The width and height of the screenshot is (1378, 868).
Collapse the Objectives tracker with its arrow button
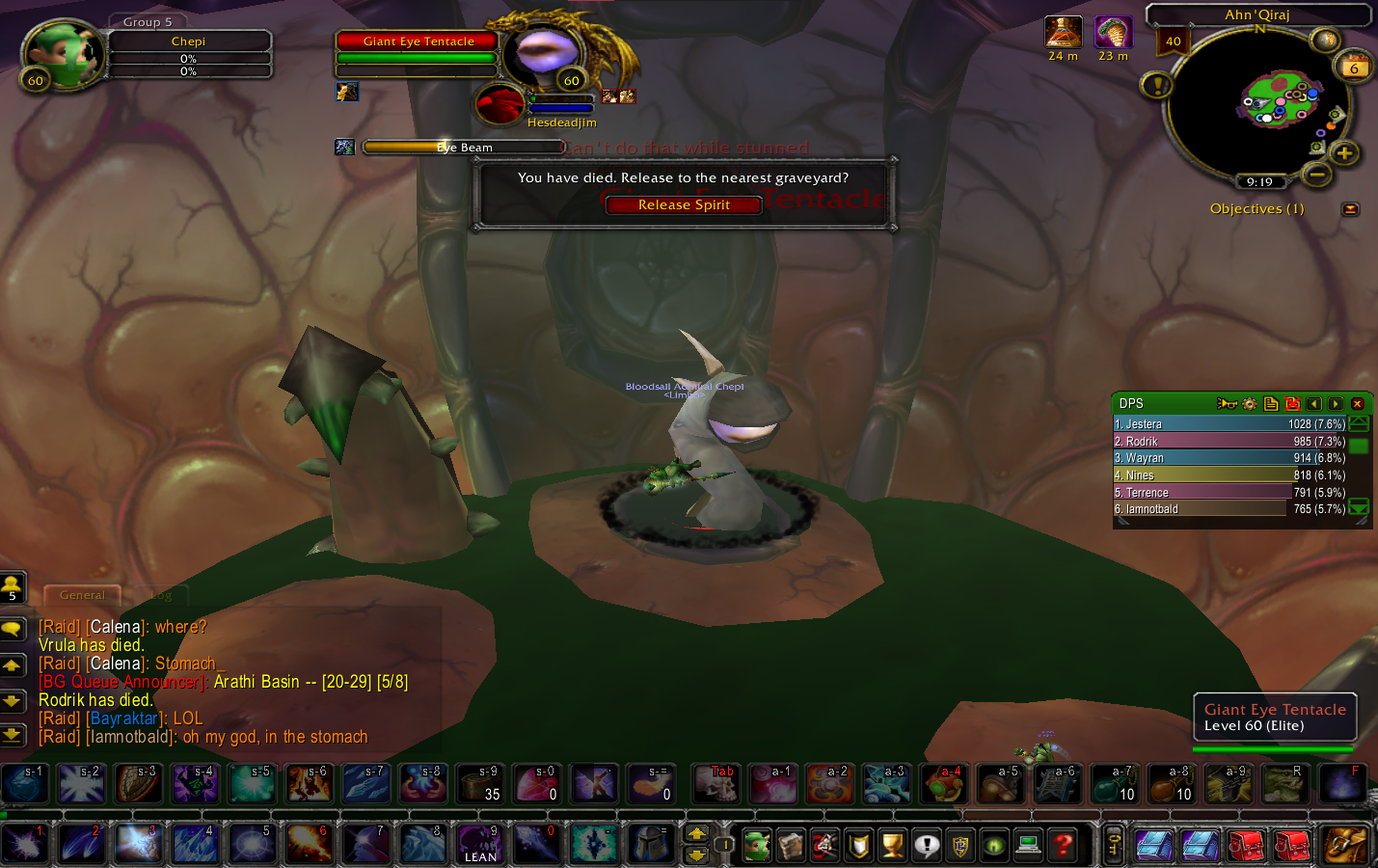(1350, 209)
